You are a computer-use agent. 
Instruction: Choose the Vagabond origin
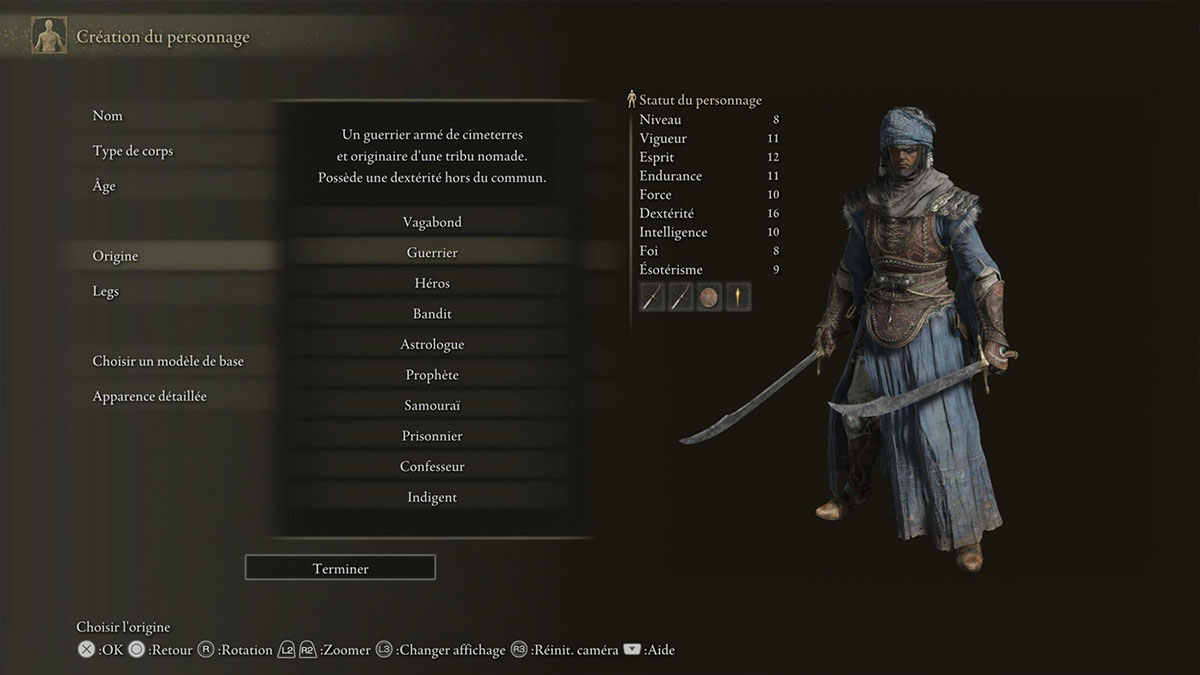432,222
